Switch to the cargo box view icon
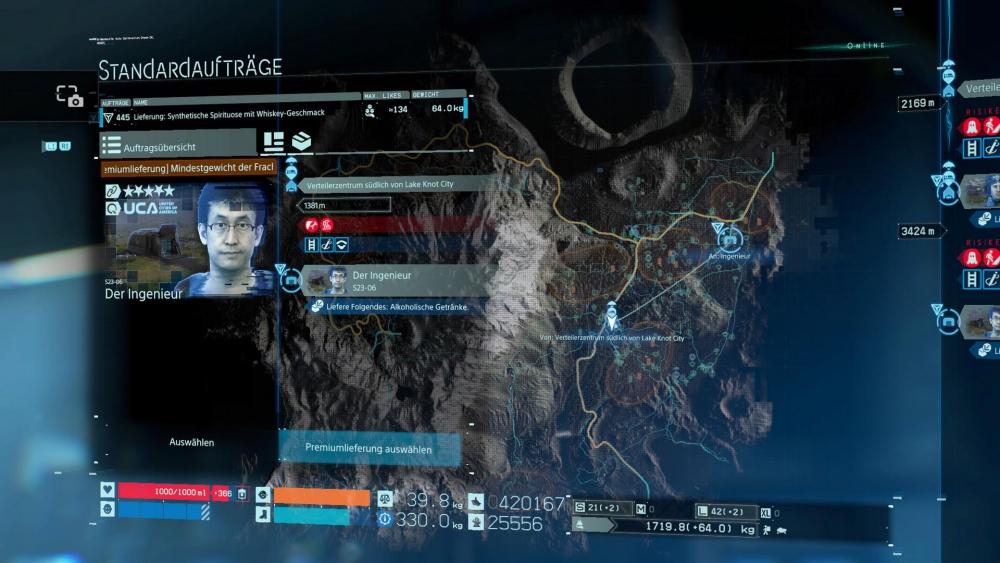 coord(301,141)
